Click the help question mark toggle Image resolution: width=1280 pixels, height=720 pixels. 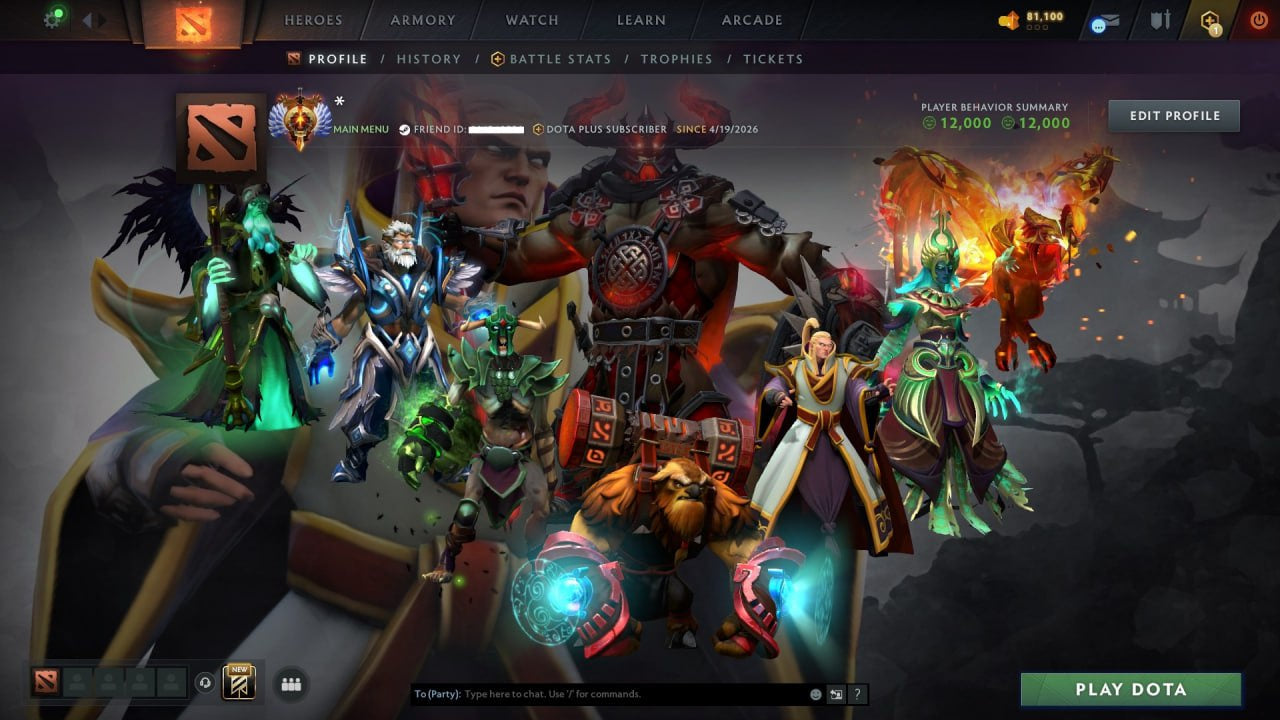point(856,693)
